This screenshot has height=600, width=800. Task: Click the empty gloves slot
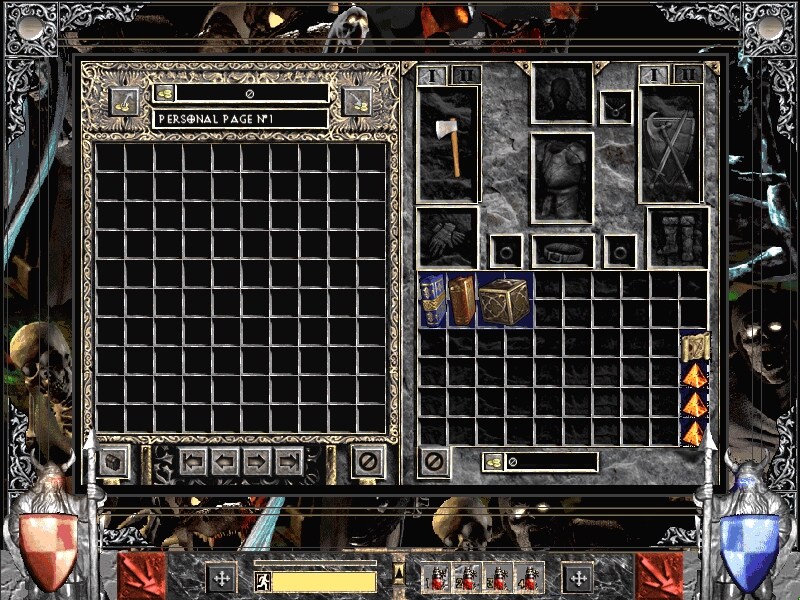(x=447, y=237)
